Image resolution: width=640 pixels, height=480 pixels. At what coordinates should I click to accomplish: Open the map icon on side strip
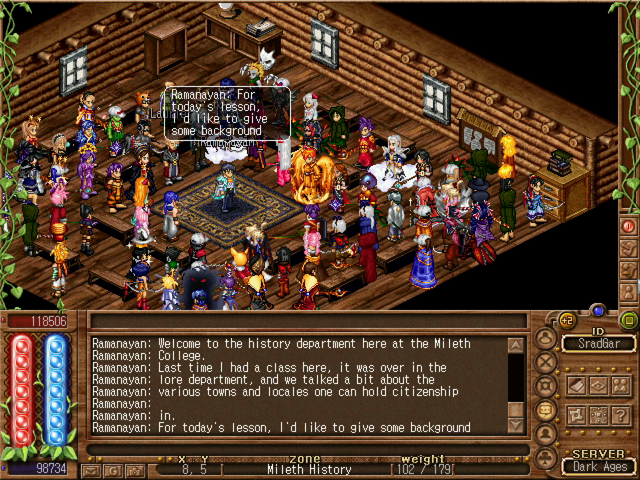pyautogui.click(x=628, y=246)
